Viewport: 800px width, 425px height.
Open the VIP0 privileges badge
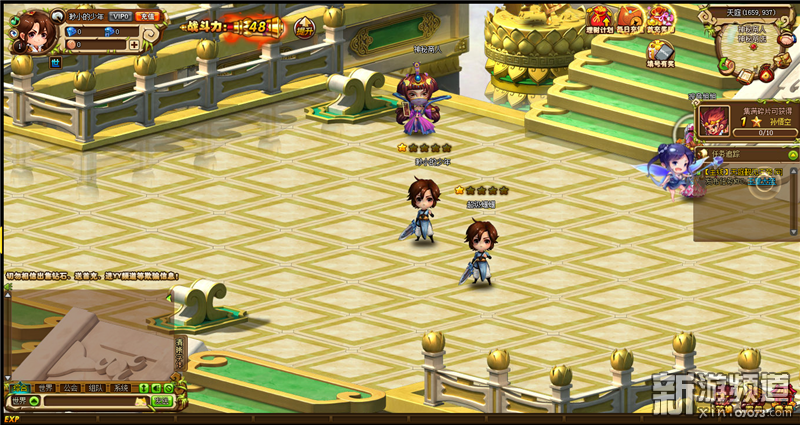click(121, 16)
